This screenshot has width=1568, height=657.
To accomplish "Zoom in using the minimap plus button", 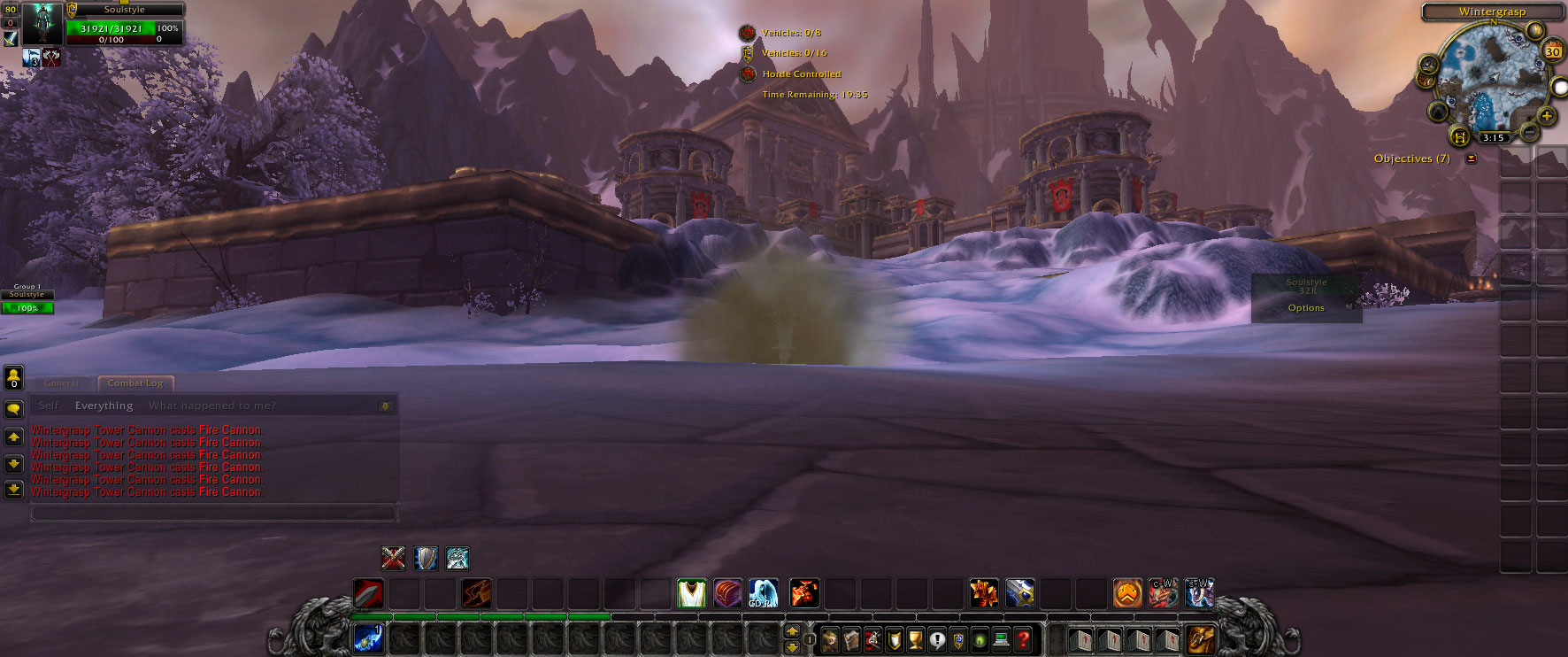I will coord(1546,114).
